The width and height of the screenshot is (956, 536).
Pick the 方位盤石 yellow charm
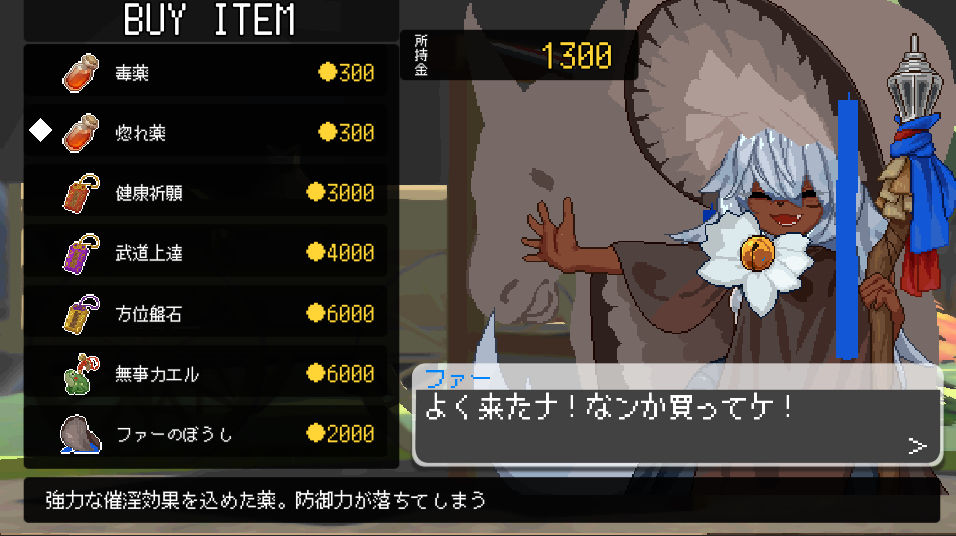(205, 314)
